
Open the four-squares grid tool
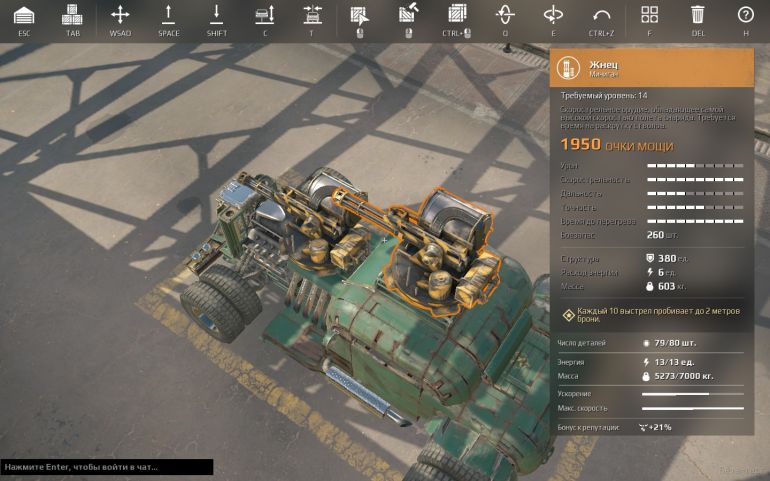coord(649,16)
